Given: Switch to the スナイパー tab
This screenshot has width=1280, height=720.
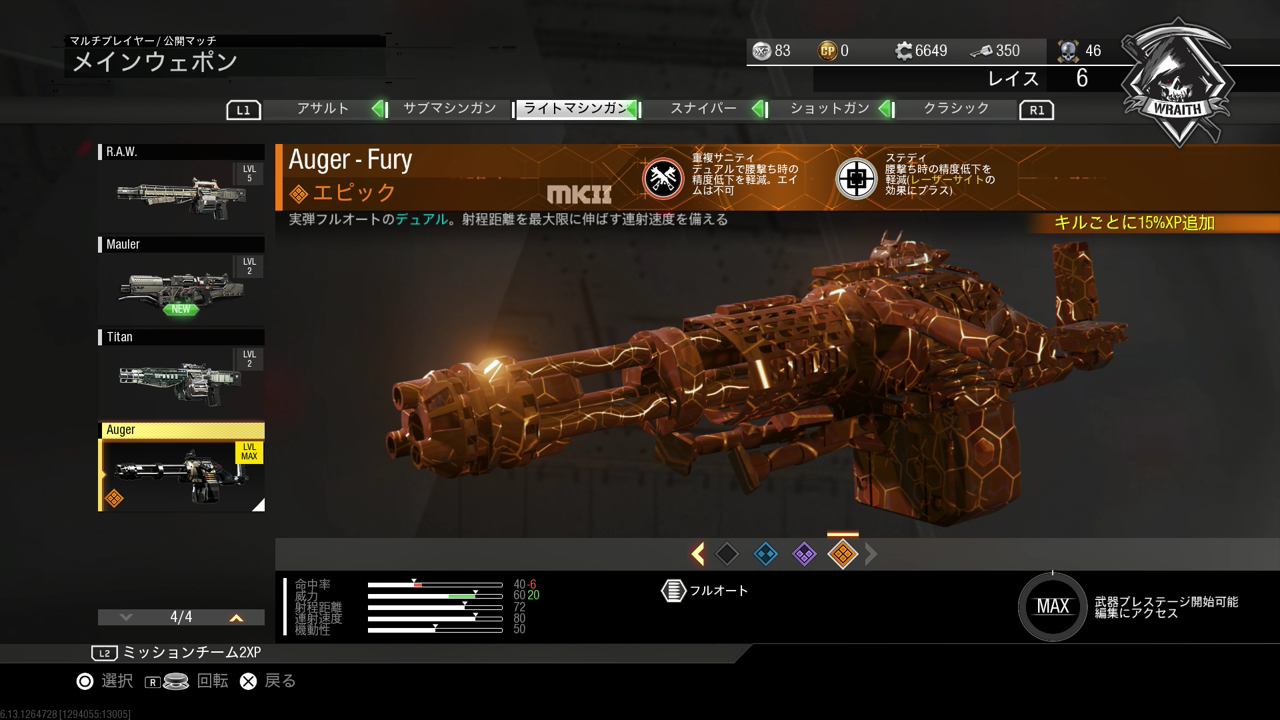Looking at the screenshot, I should point(703,109).
